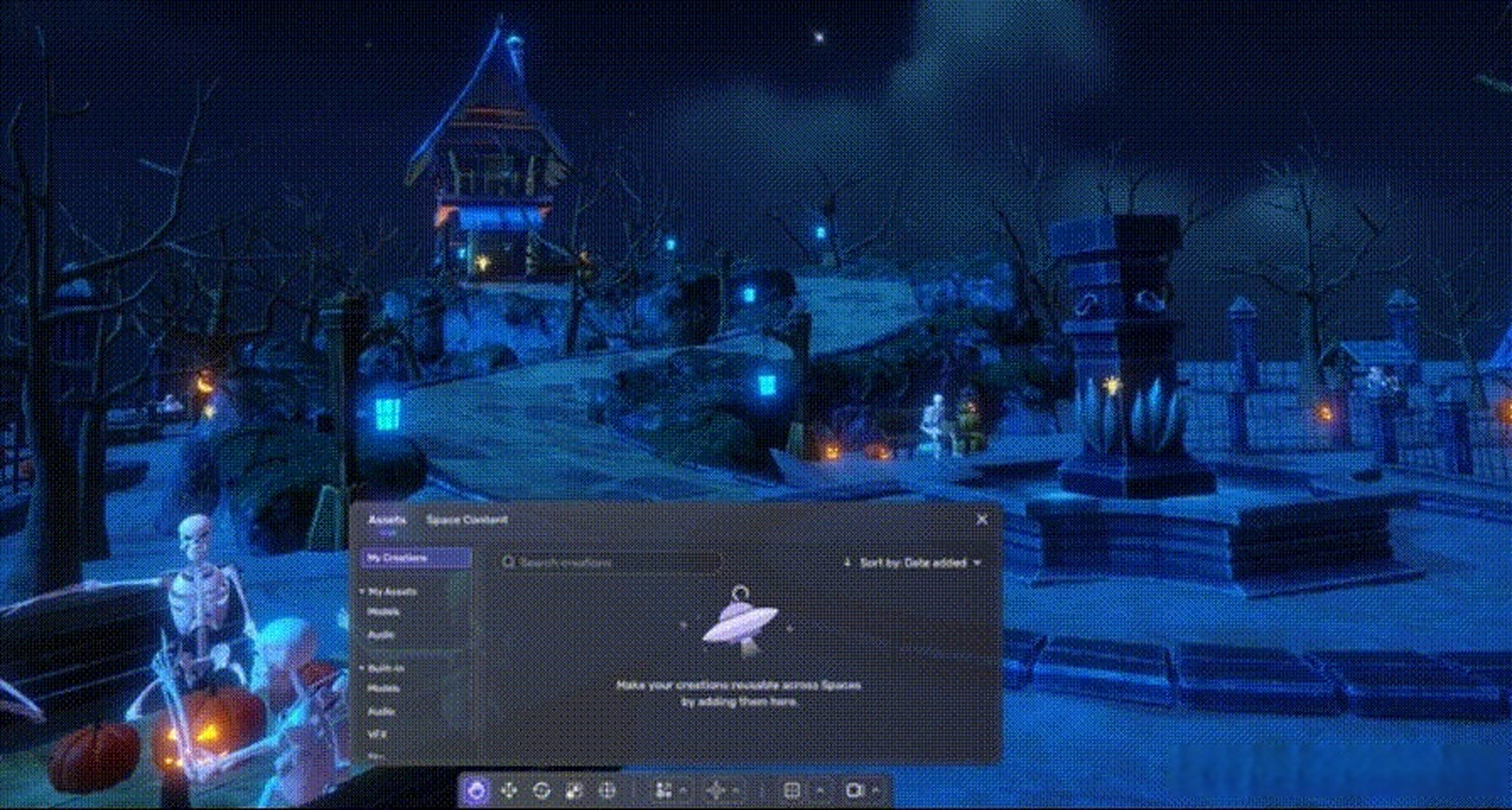Collapse the Built-In section
The height and width of the screenshot is (810, 1512).
pyautogui.click(x=362, y=668)
